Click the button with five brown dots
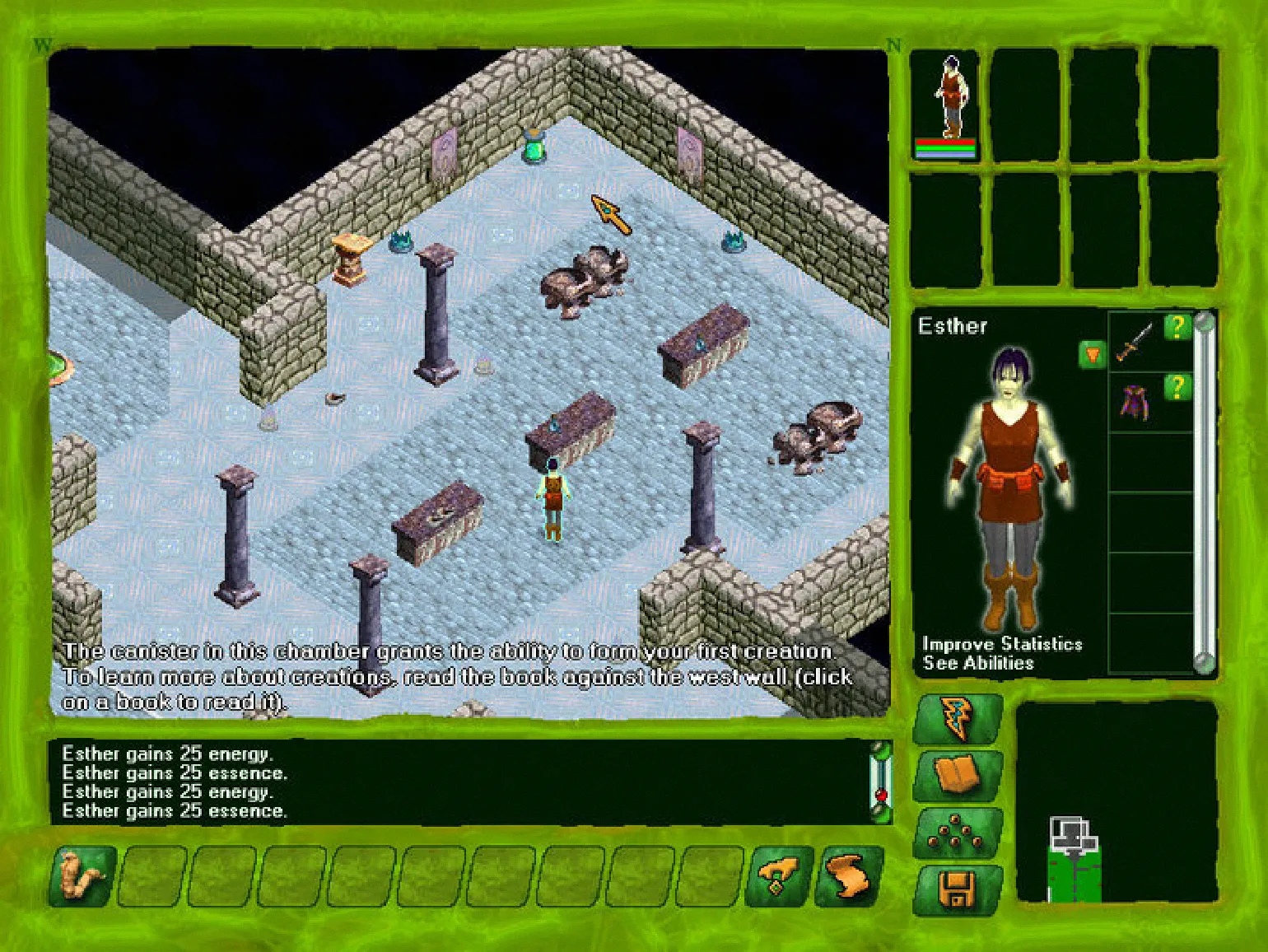Viewport: 1268px width, 952px height. [958, 833]
